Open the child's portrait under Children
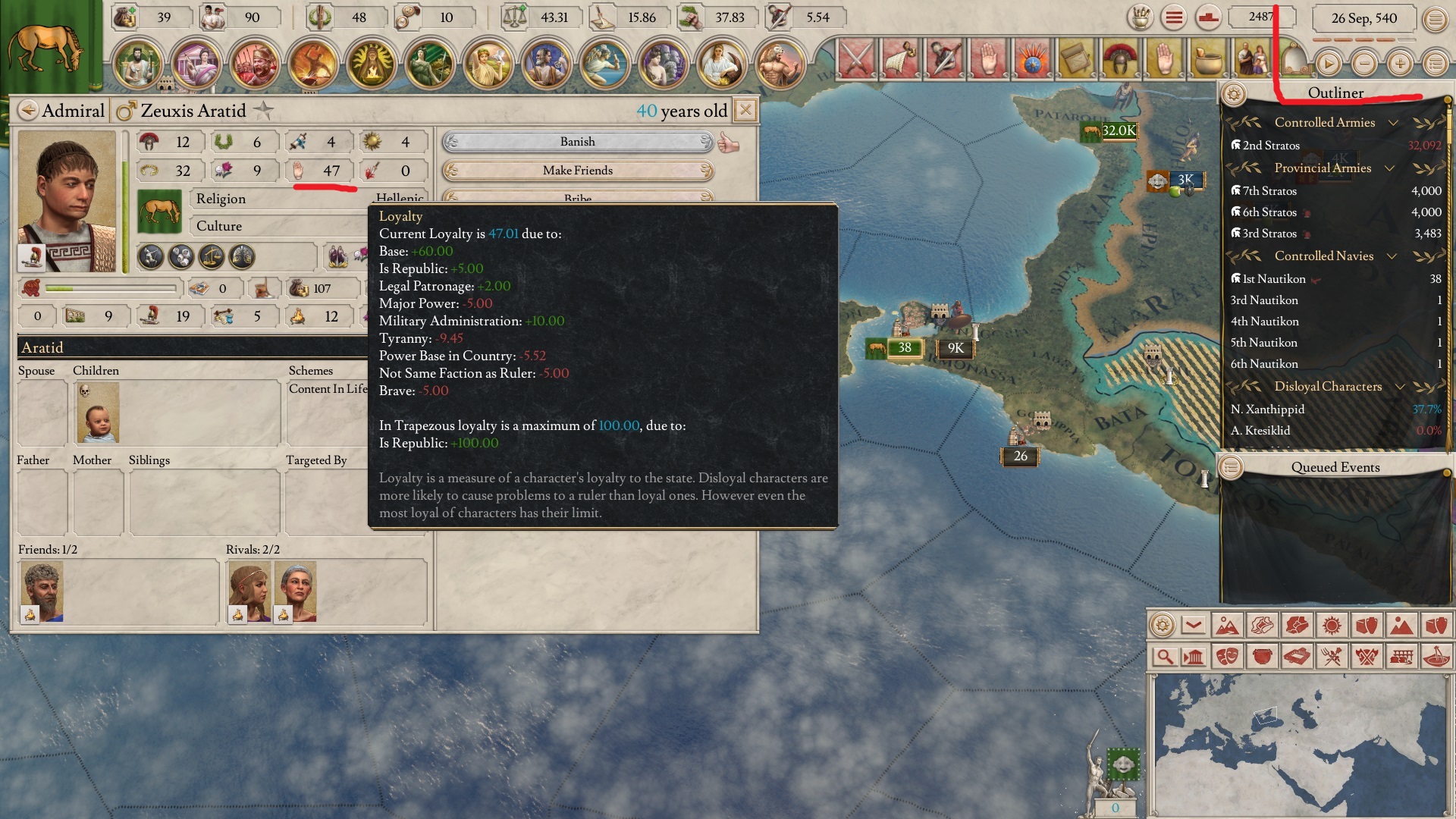 (x=98, y=413)
